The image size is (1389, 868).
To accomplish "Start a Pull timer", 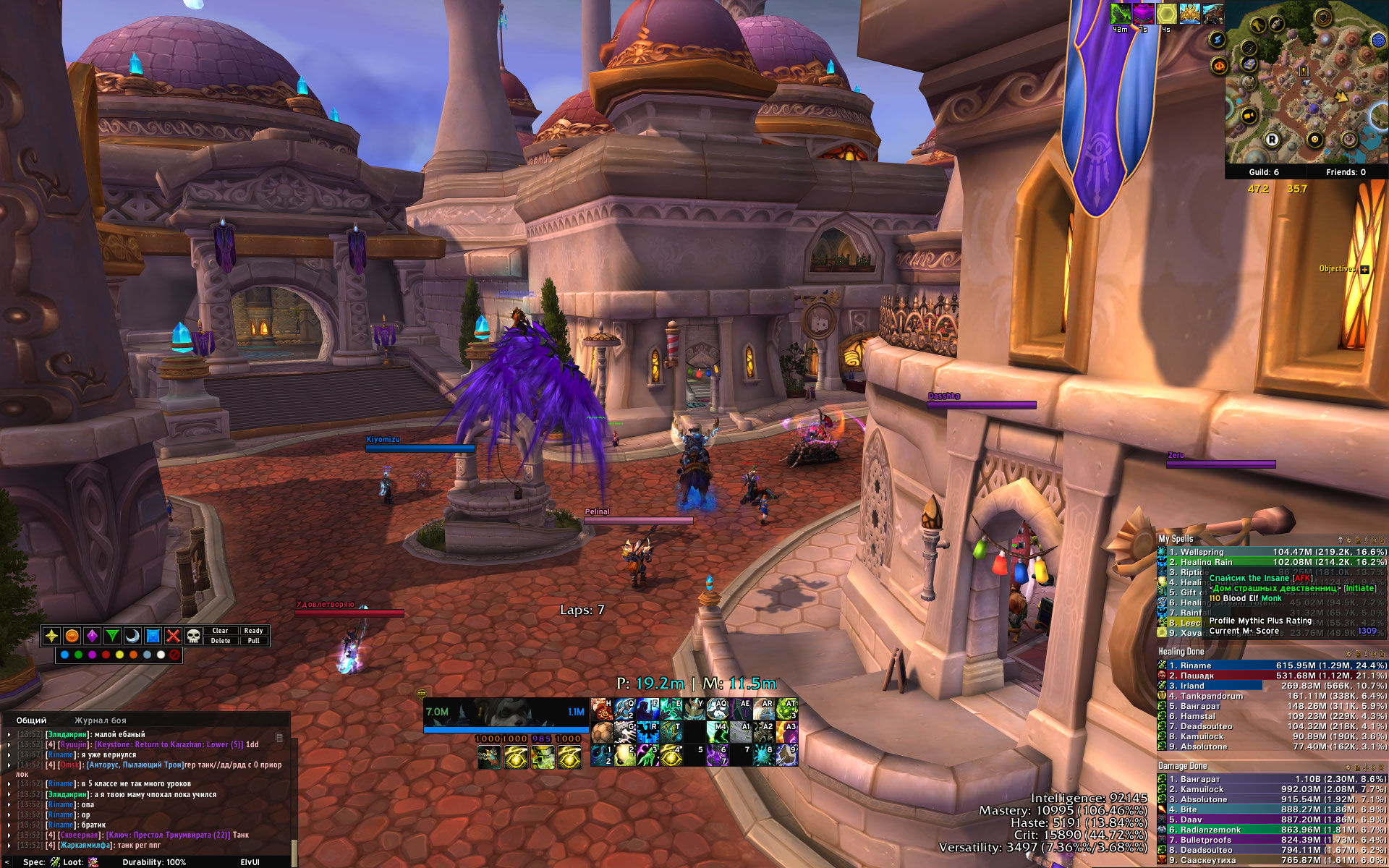I will [x=253, y=641].
